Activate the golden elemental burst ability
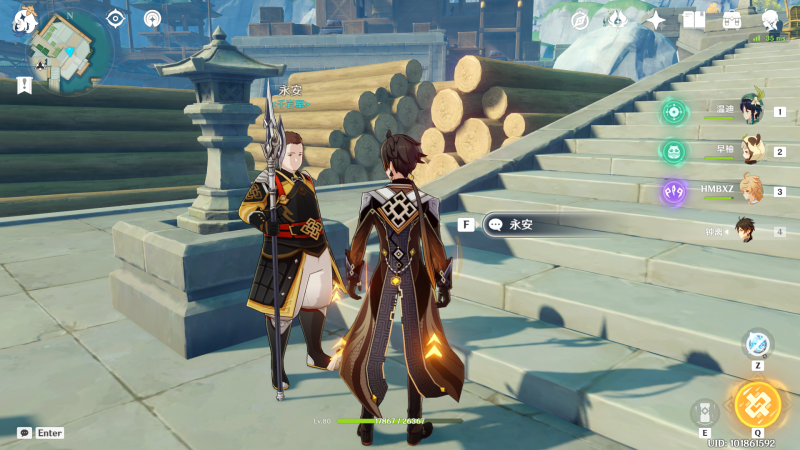The height and width of the screenshot is (450, 800). tap(757, 404)
